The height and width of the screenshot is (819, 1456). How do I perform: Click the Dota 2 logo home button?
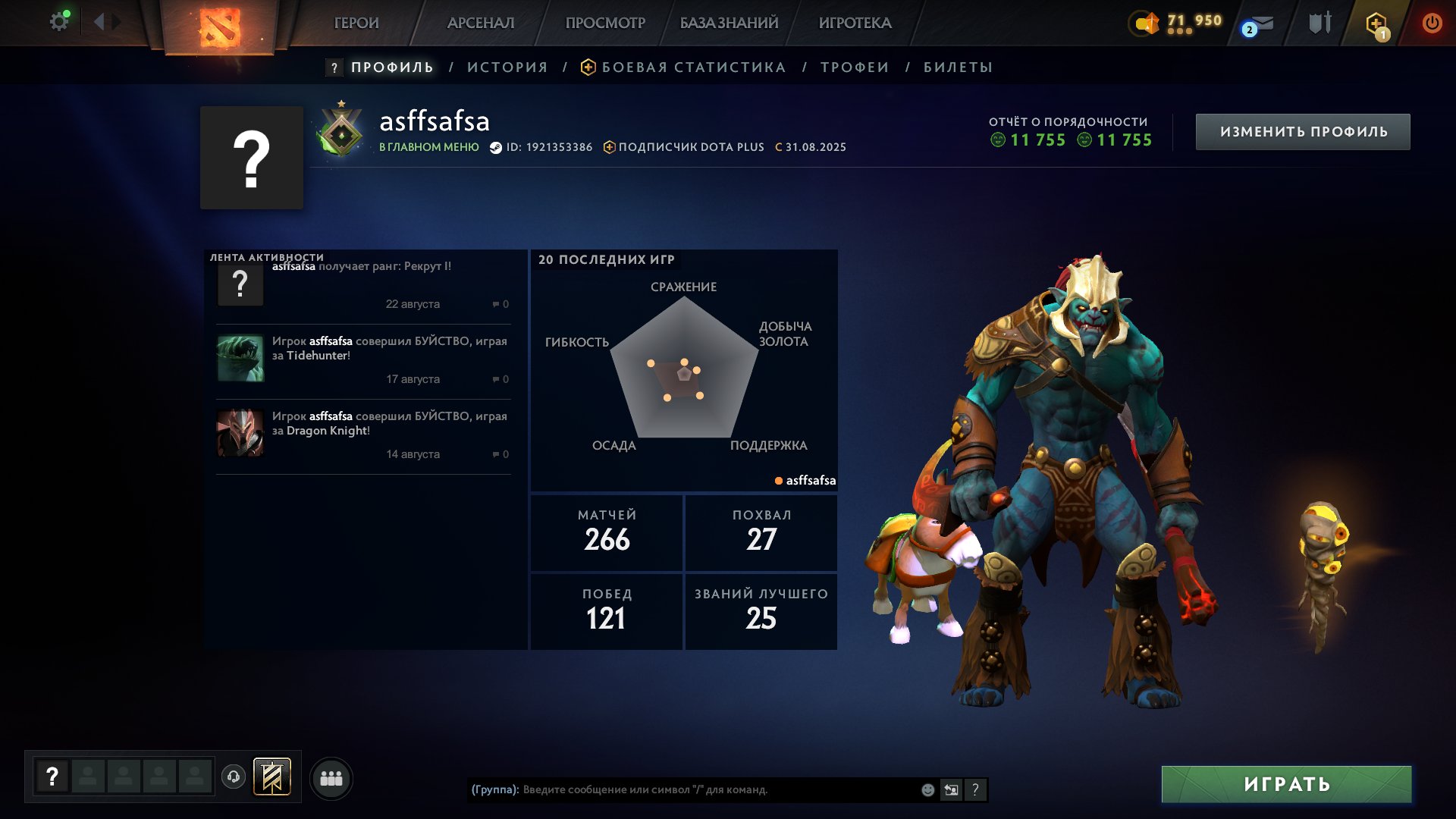click(x=219, y=27)
